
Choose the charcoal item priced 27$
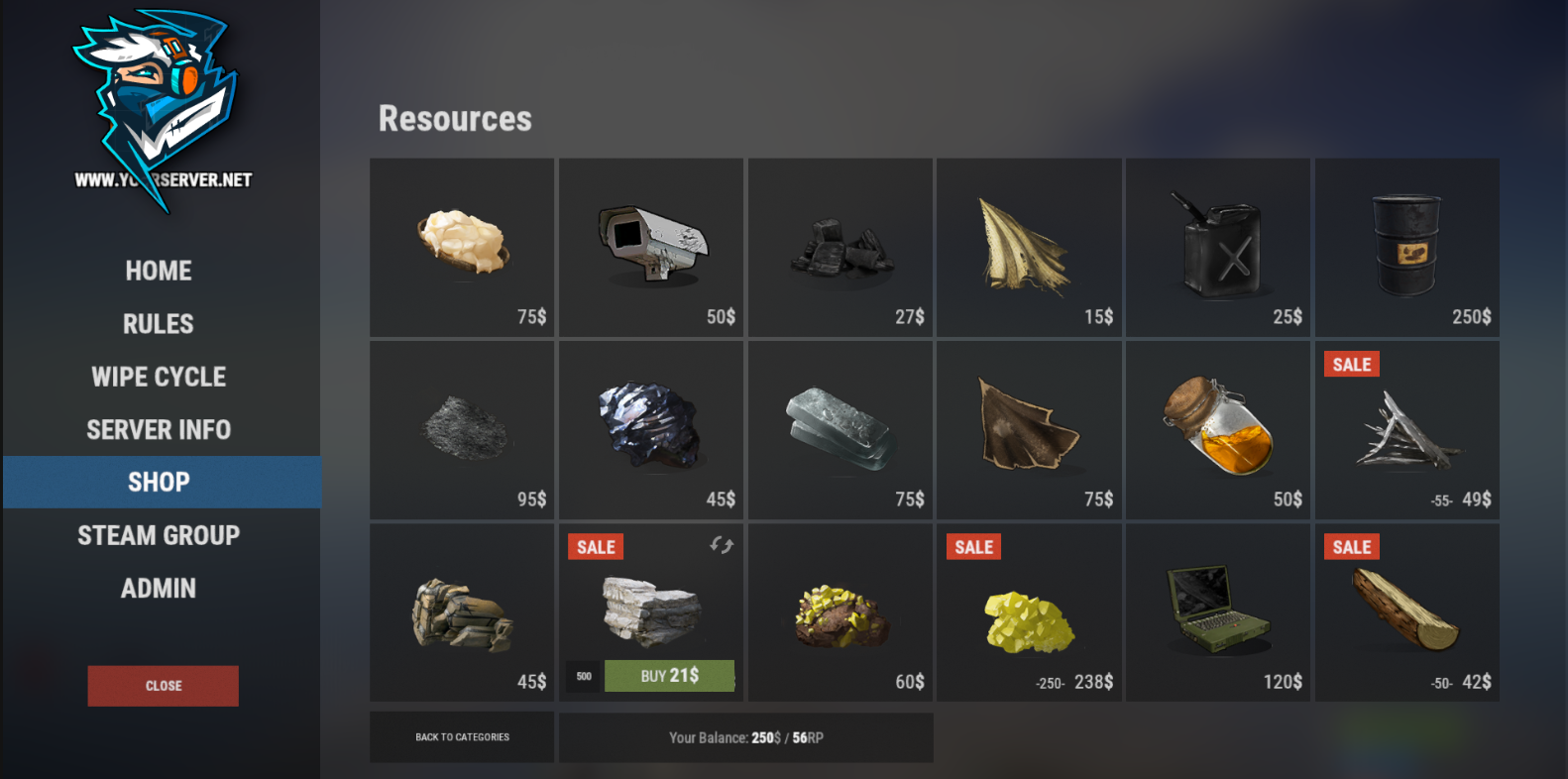tap(840, 248)
